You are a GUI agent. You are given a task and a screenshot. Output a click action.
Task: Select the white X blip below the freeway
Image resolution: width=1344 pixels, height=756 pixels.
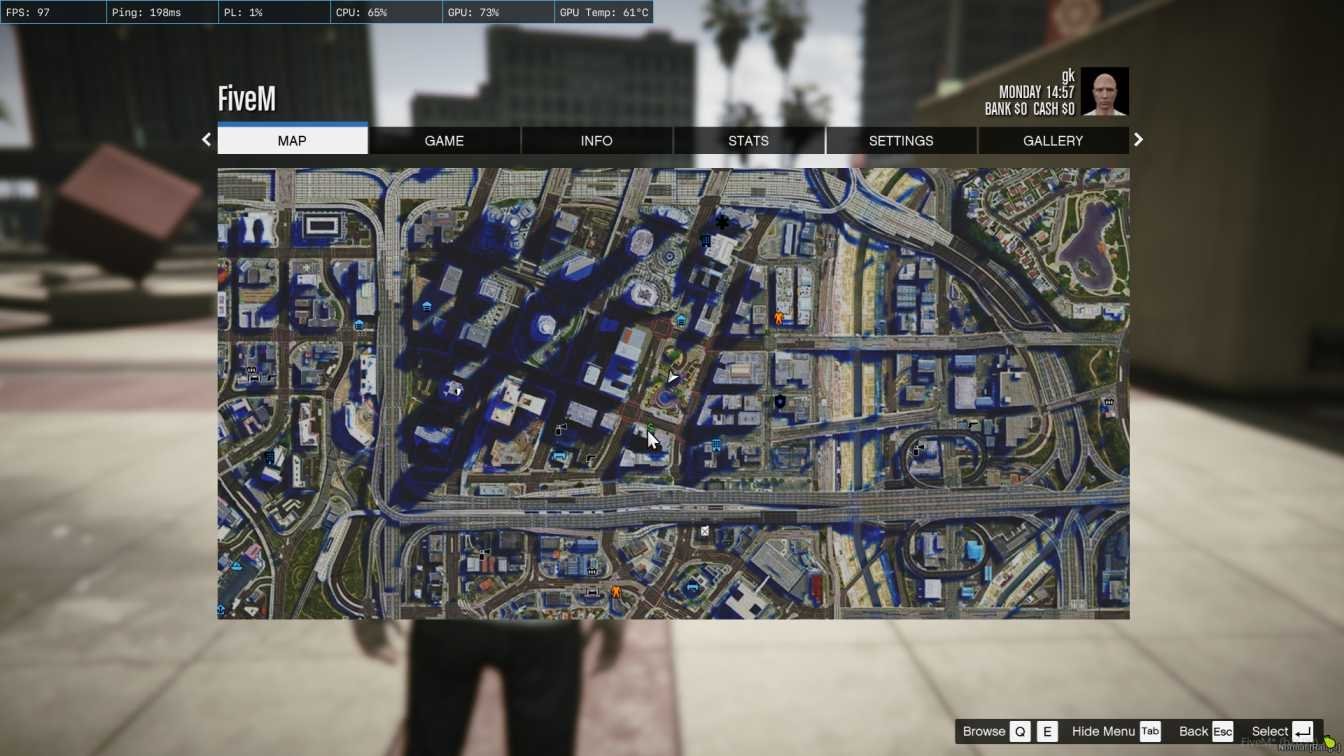(x=704, y=531)
